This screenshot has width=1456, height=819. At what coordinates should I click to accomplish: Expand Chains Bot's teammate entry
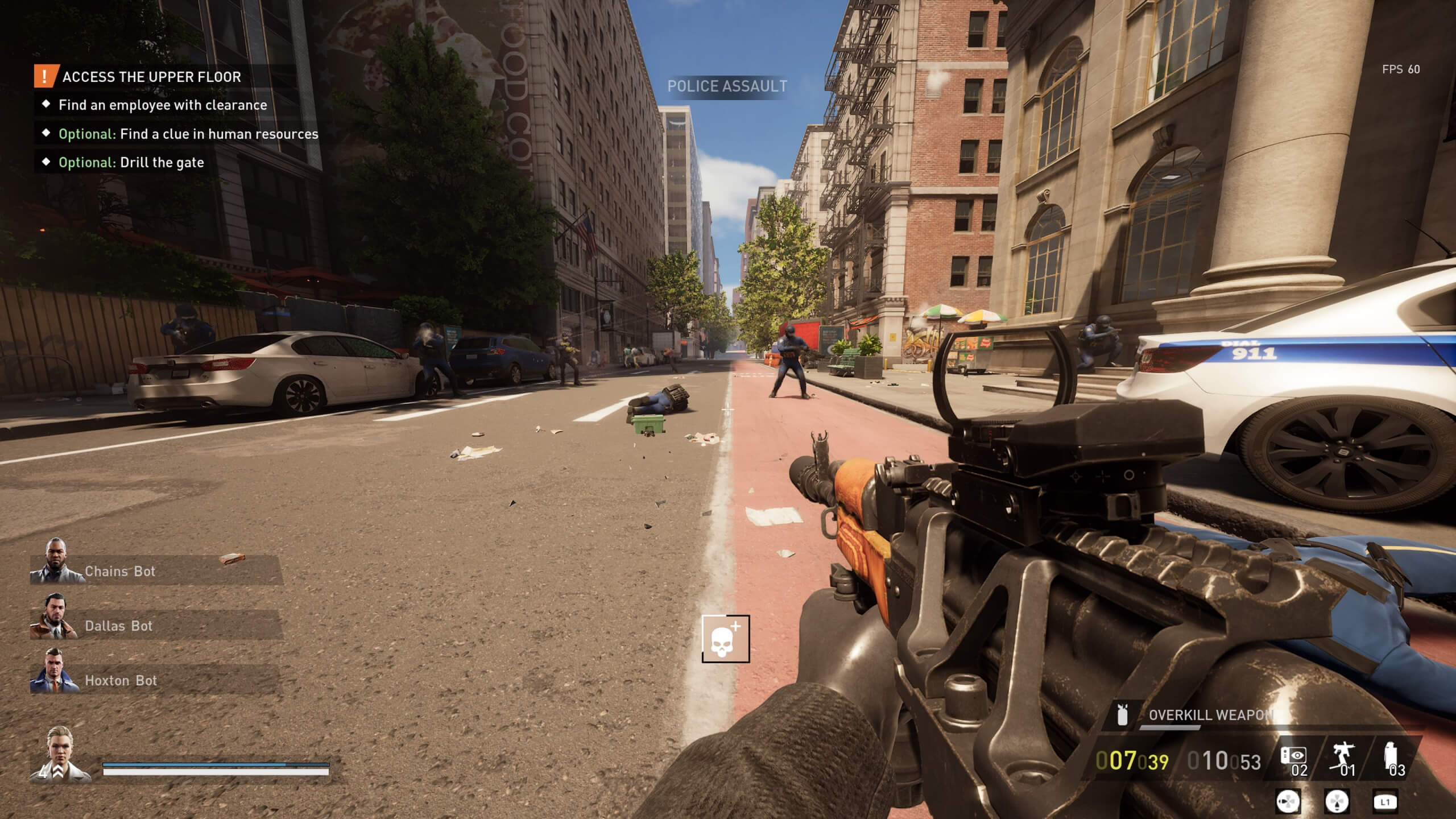pyautogui.click(x=119, y=572)
